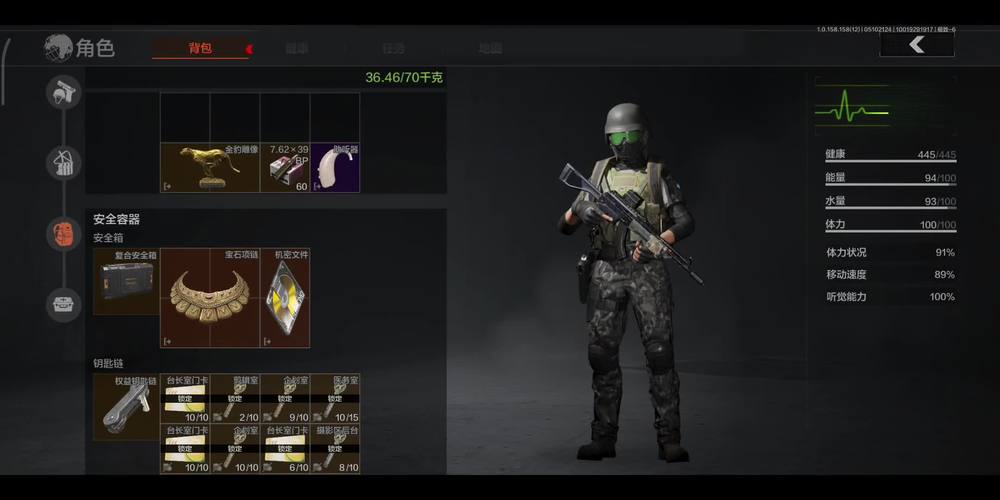Select the 剪辑室 key with 2/10 uses
Image resolution: width=1000 pixels, height=500 pixels.
[x=235, y=399]
